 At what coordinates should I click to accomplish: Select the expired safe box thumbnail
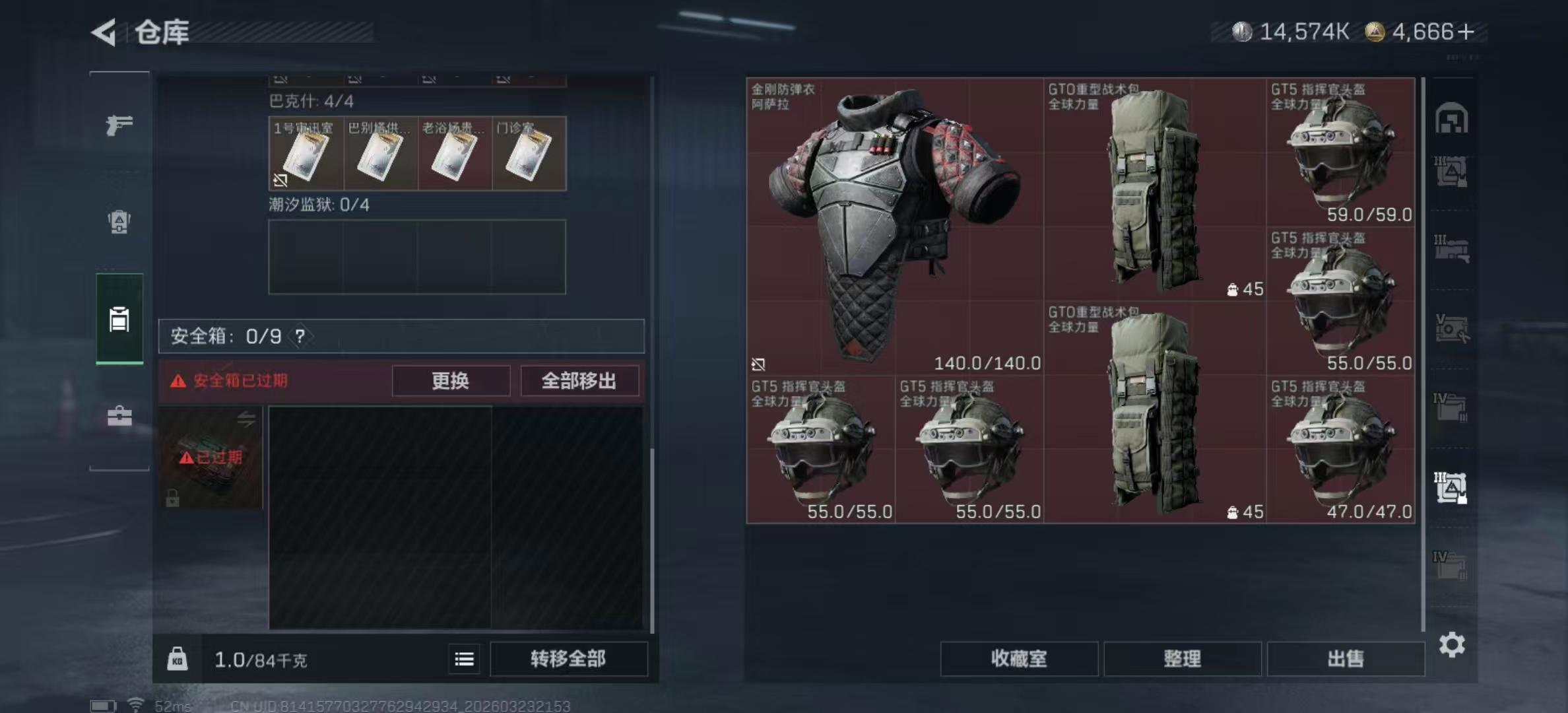[211, 457]
